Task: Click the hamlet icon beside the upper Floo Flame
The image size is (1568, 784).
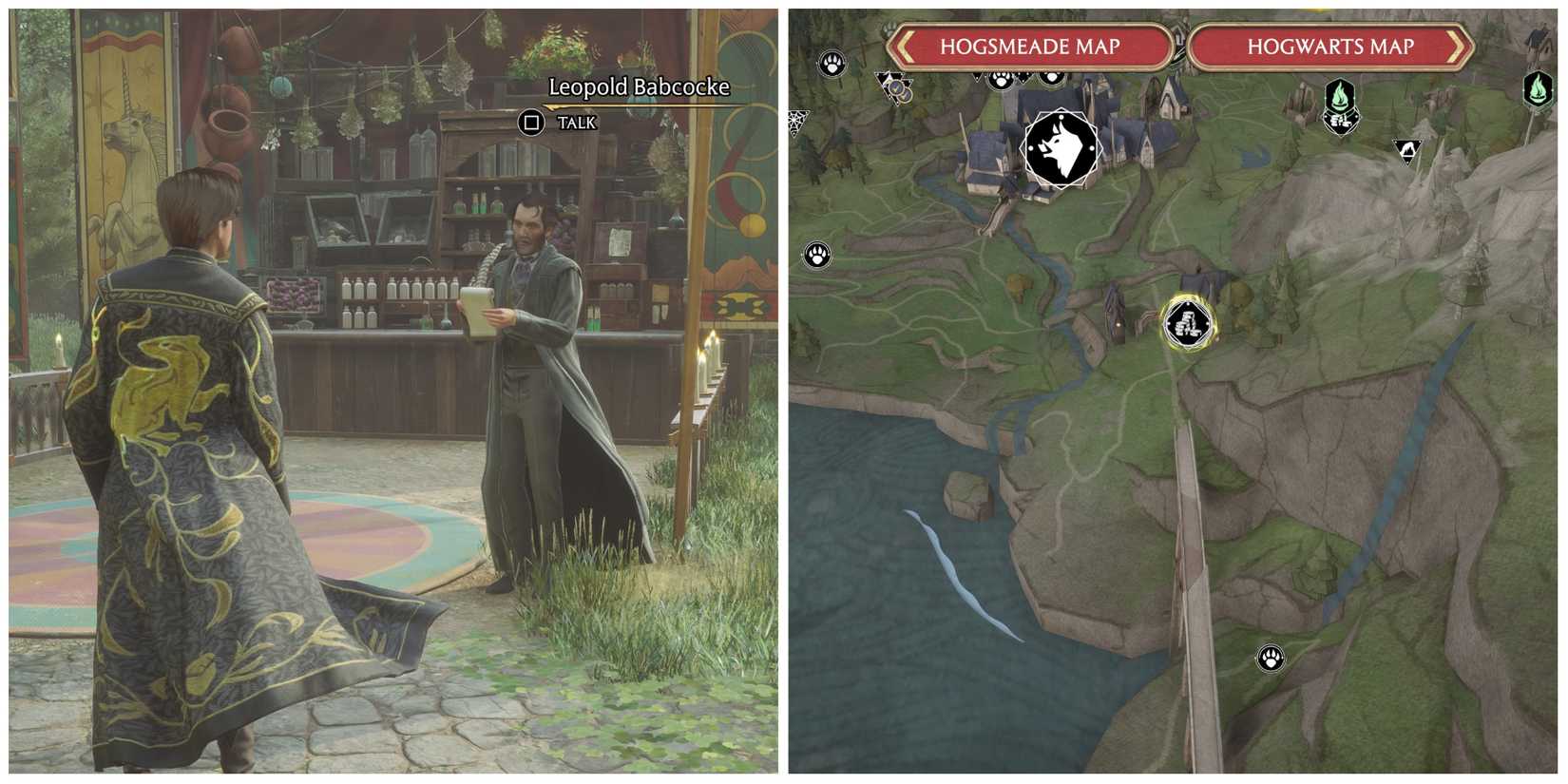Action: point(1341,122)
